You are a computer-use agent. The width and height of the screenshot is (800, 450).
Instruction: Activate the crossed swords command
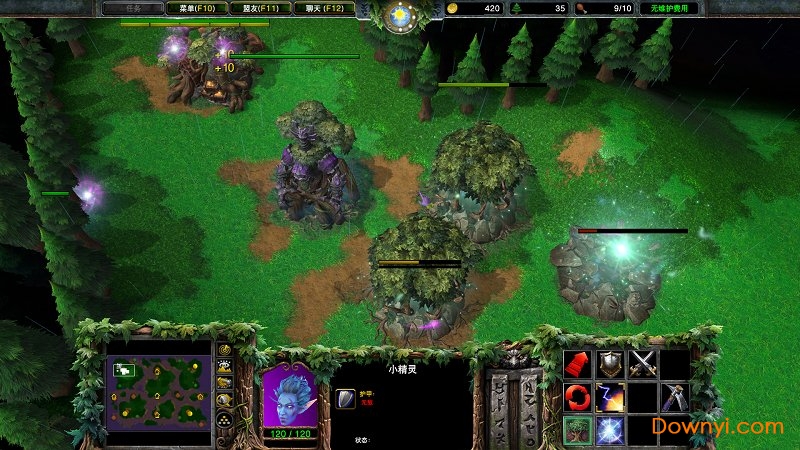(x=642, y=364)
